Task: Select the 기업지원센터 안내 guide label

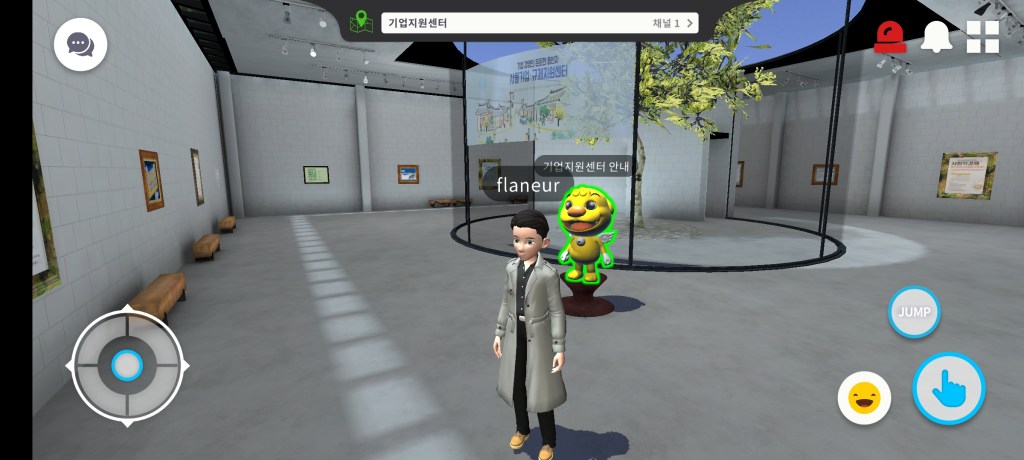Action: pos(585,166)
